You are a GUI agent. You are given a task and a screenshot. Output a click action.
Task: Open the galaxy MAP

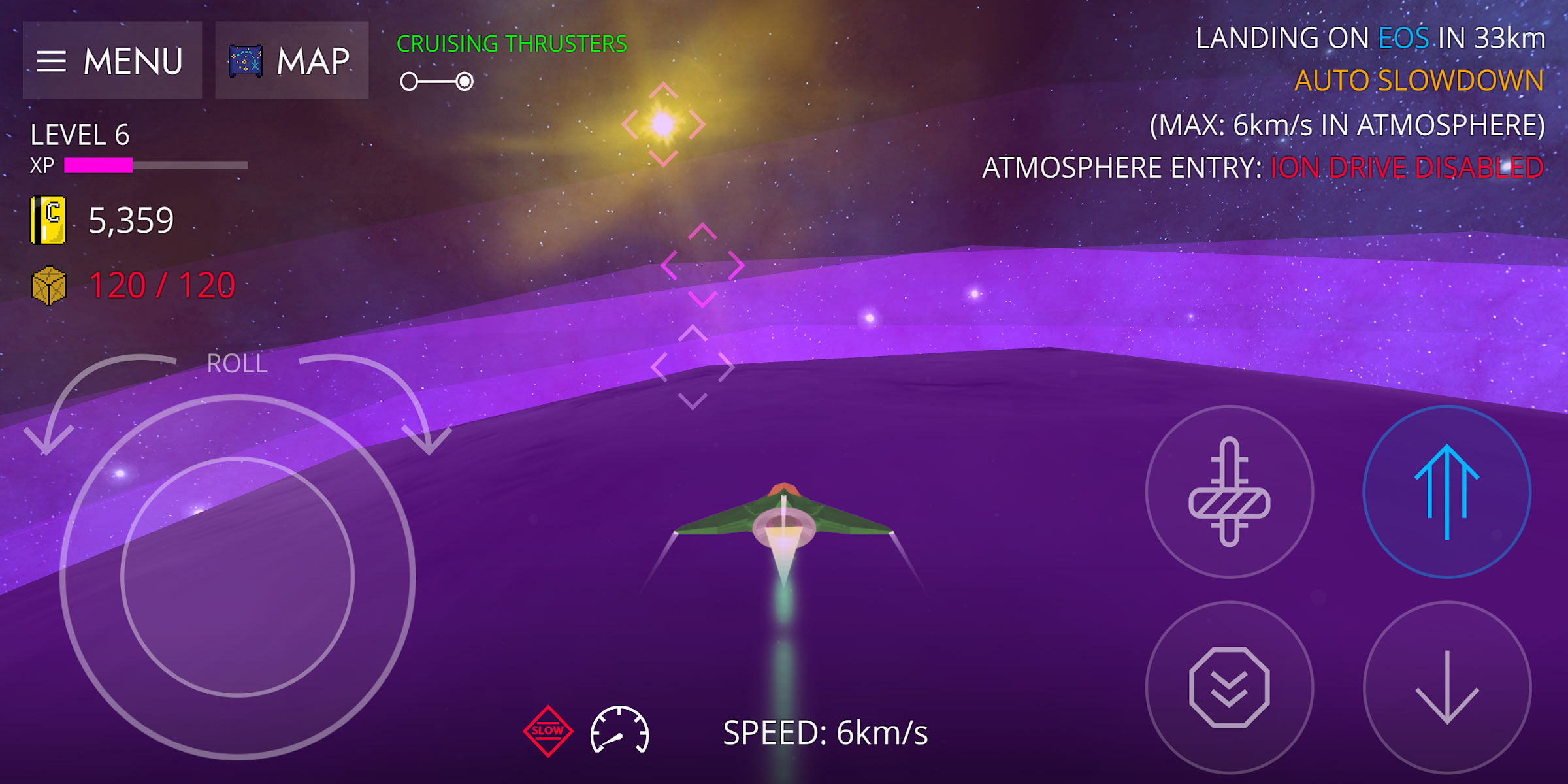point(291,61)
